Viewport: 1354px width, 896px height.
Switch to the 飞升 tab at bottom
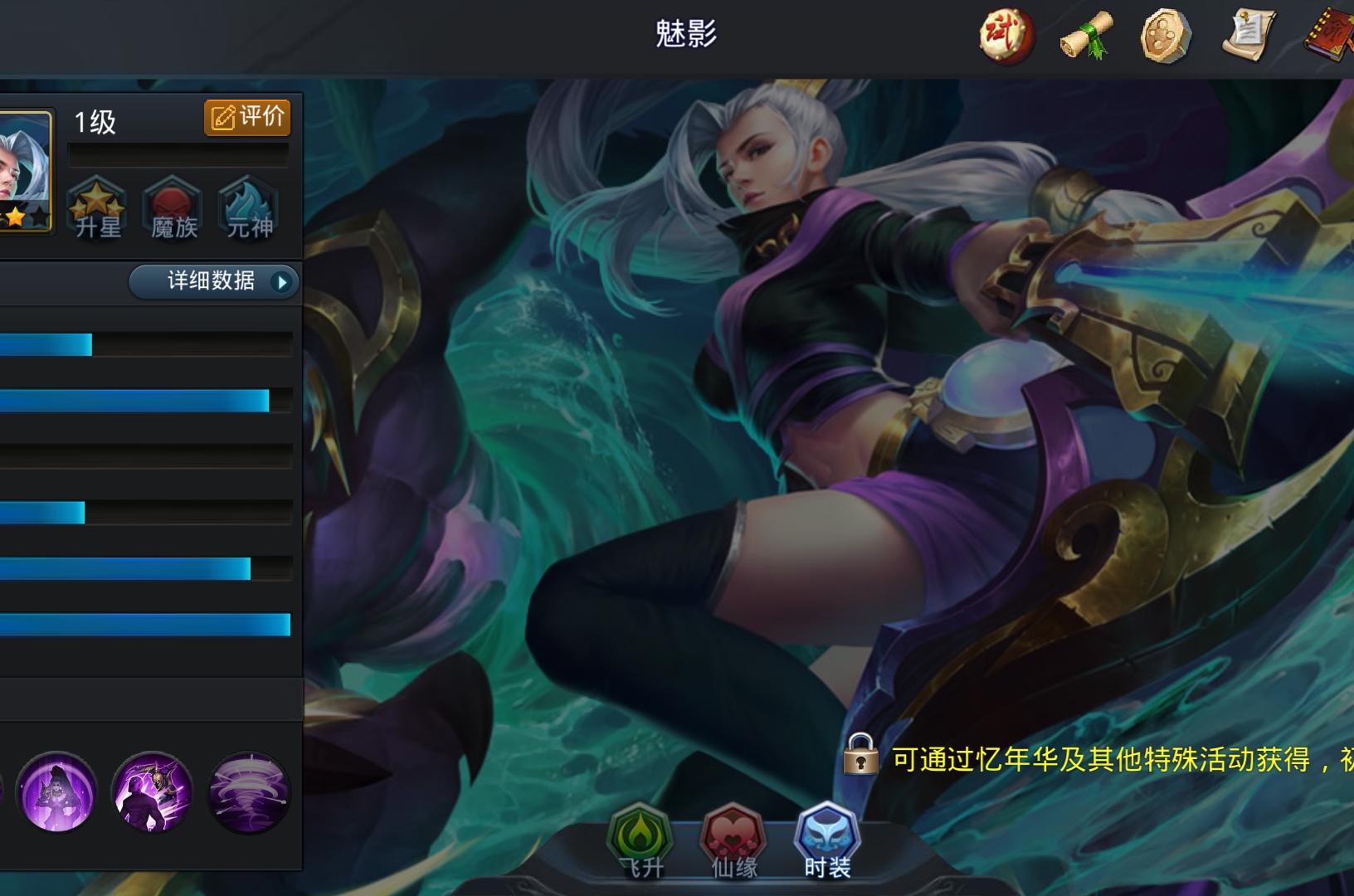[641, 841]
